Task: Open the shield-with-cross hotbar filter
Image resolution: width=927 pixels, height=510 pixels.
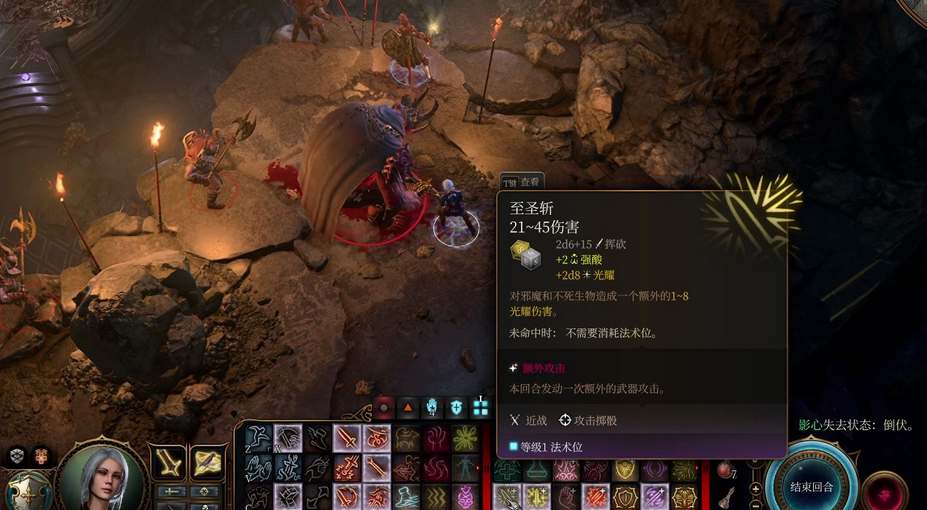Action: pyautogui.click(x=457, y=408)
